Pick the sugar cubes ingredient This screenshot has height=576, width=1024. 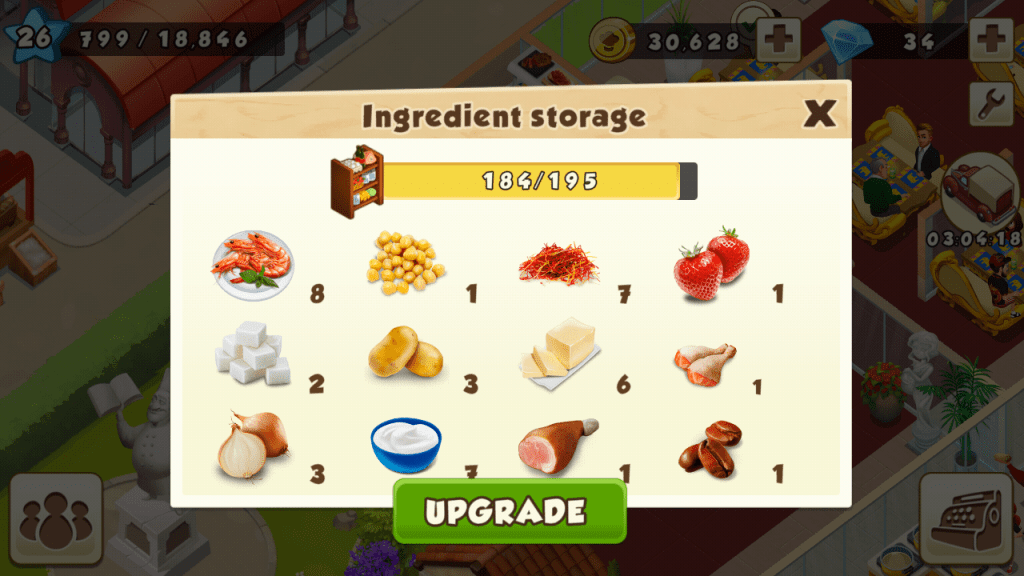tap(251, 352)
